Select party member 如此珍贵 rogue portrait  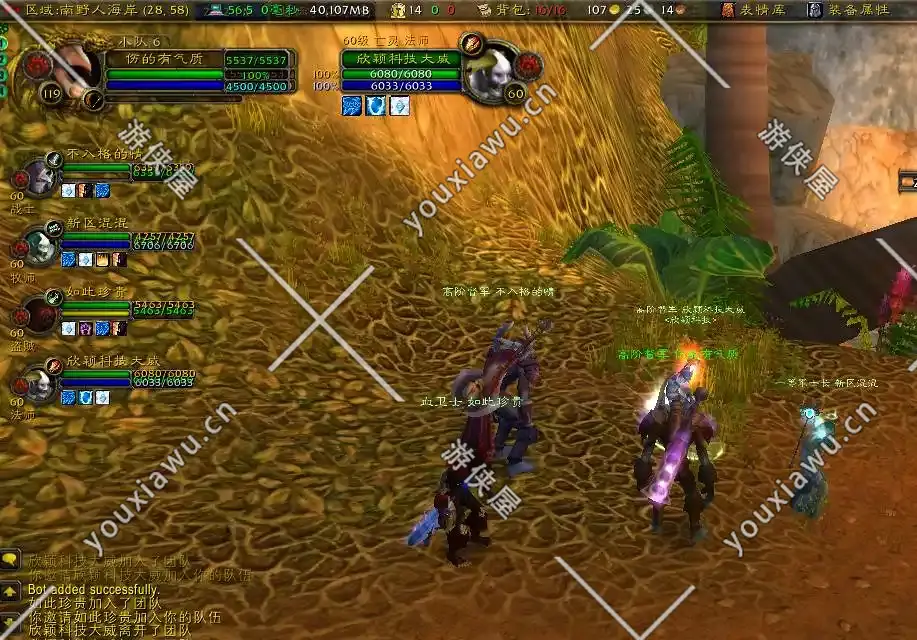tap(41, 312)
